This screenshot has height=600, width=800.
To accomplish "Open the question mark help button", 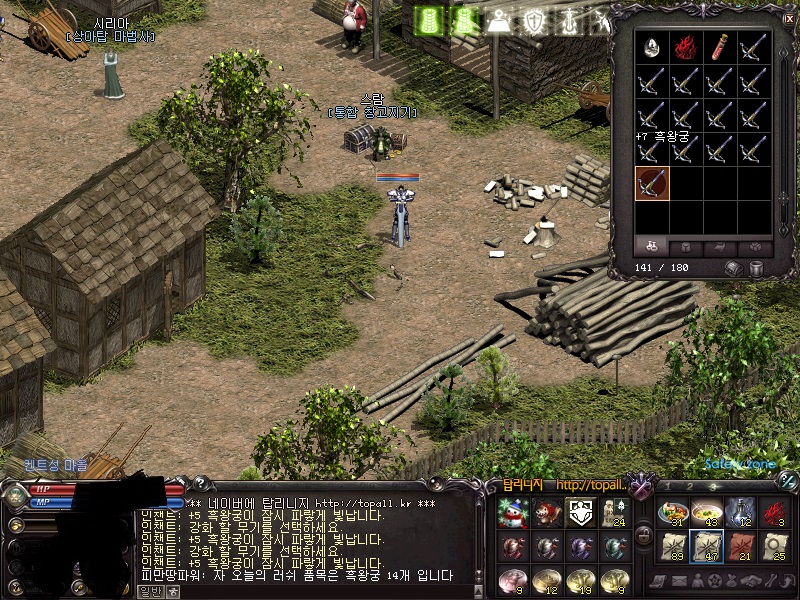I will 199,484.
